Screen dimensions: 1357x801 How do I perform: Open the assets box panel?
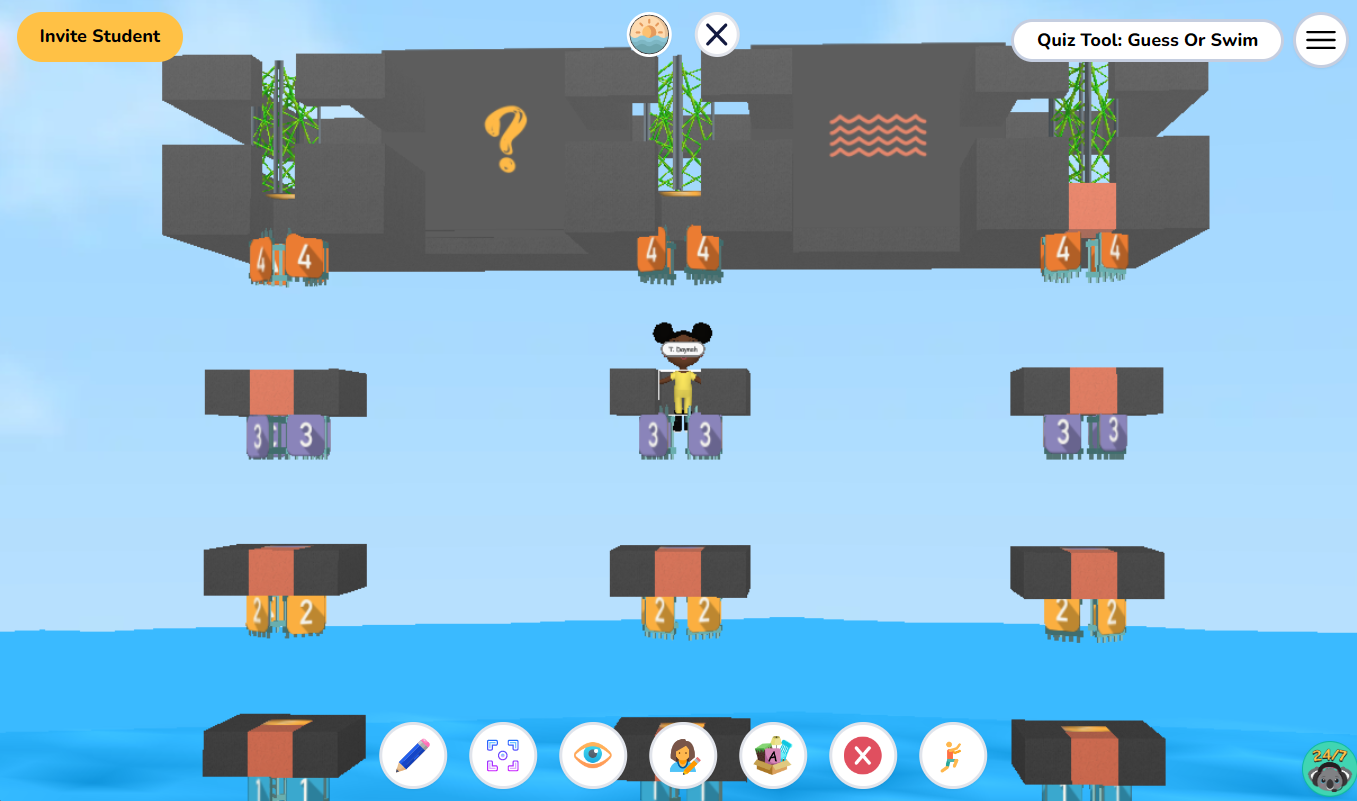[773, 755]
